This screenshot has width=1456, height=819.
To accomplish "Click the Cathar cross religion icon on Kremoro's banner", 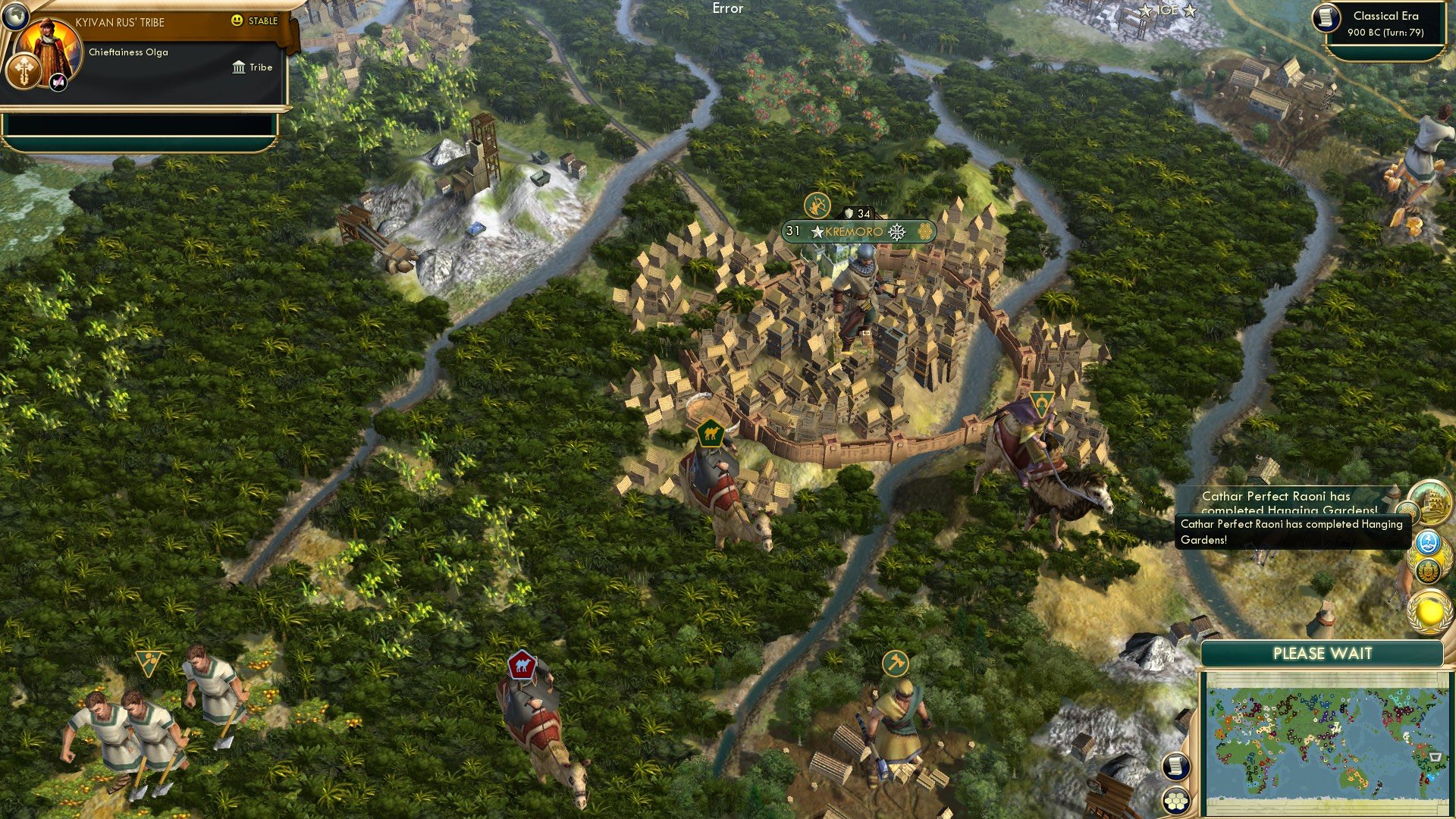I will tap(897, 234).
